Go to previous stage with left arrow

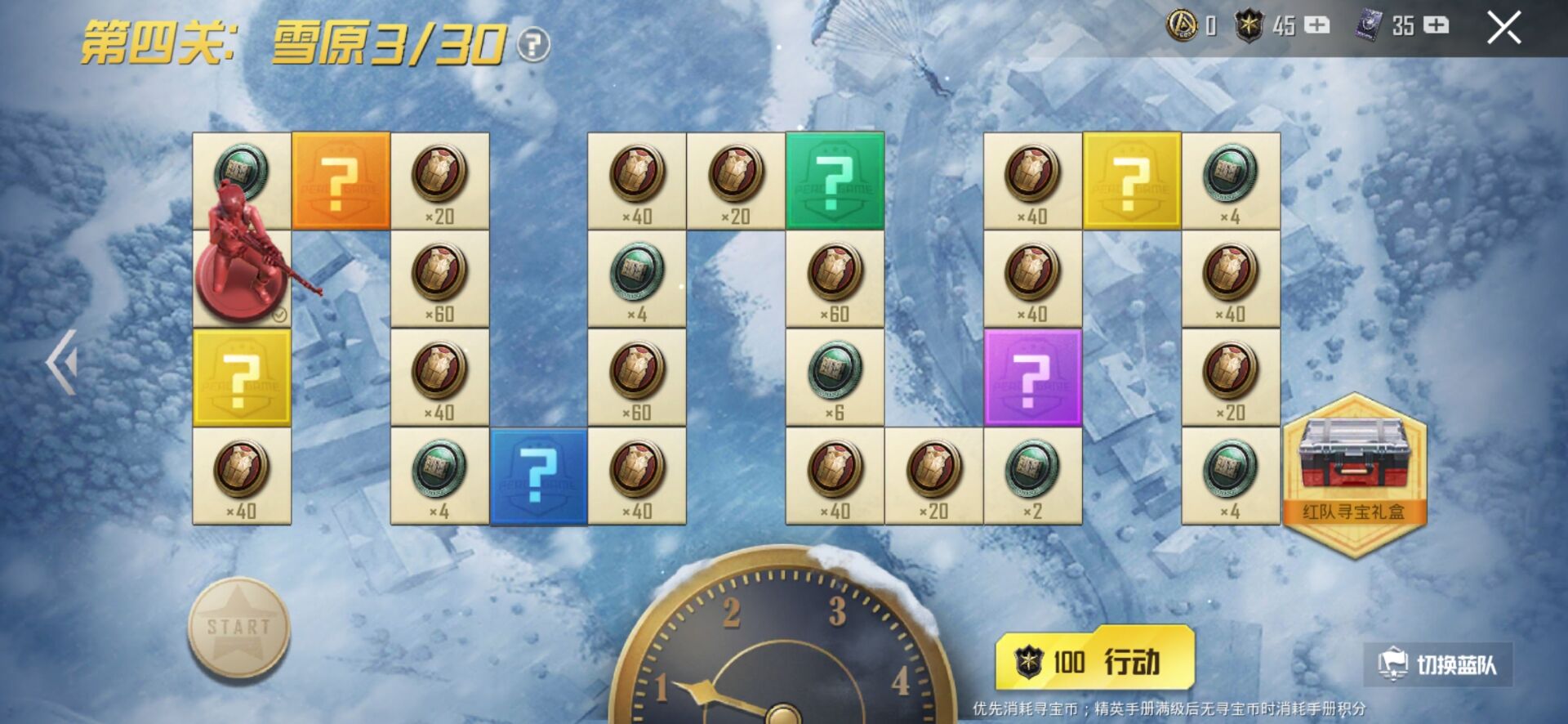(62, 361)
